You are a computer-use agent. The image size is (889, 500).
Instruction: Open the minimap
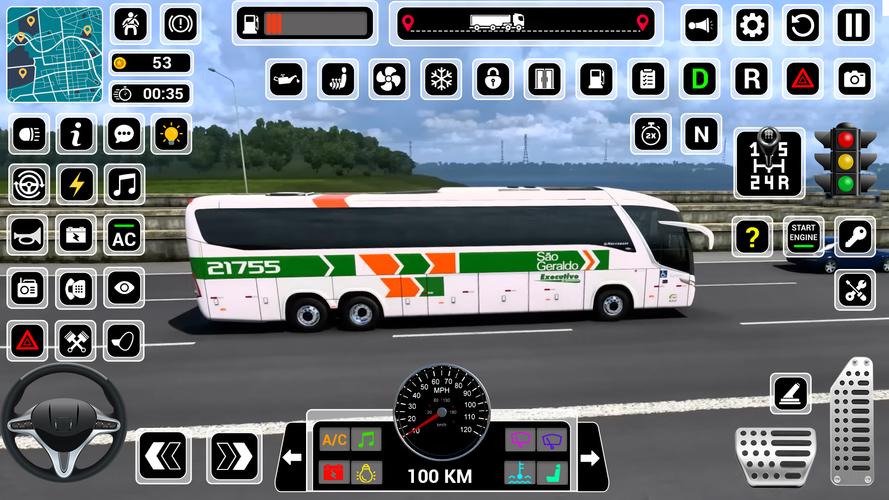point(56,55)
